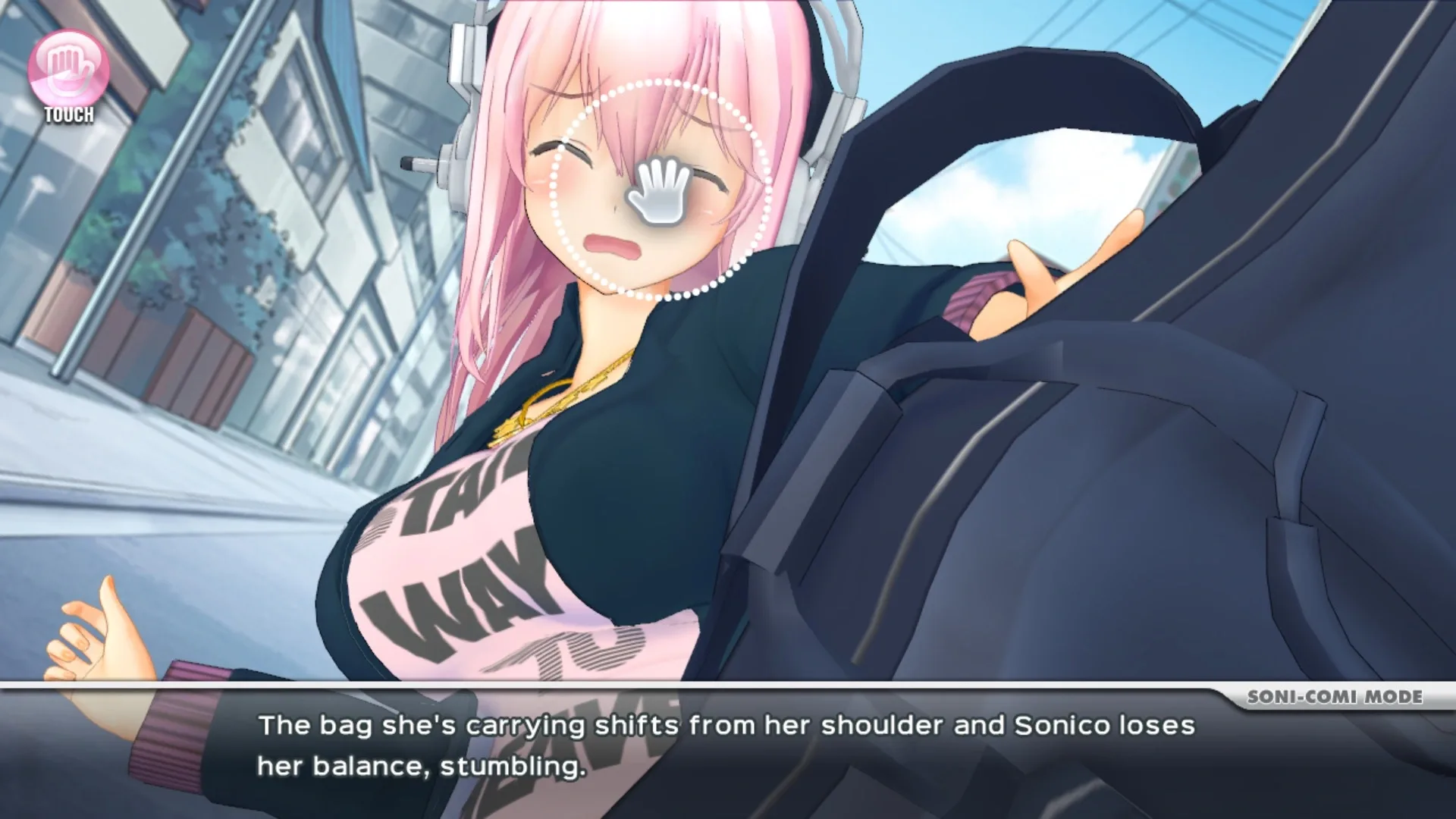Click the TOUCH label text

pos(68,116)
